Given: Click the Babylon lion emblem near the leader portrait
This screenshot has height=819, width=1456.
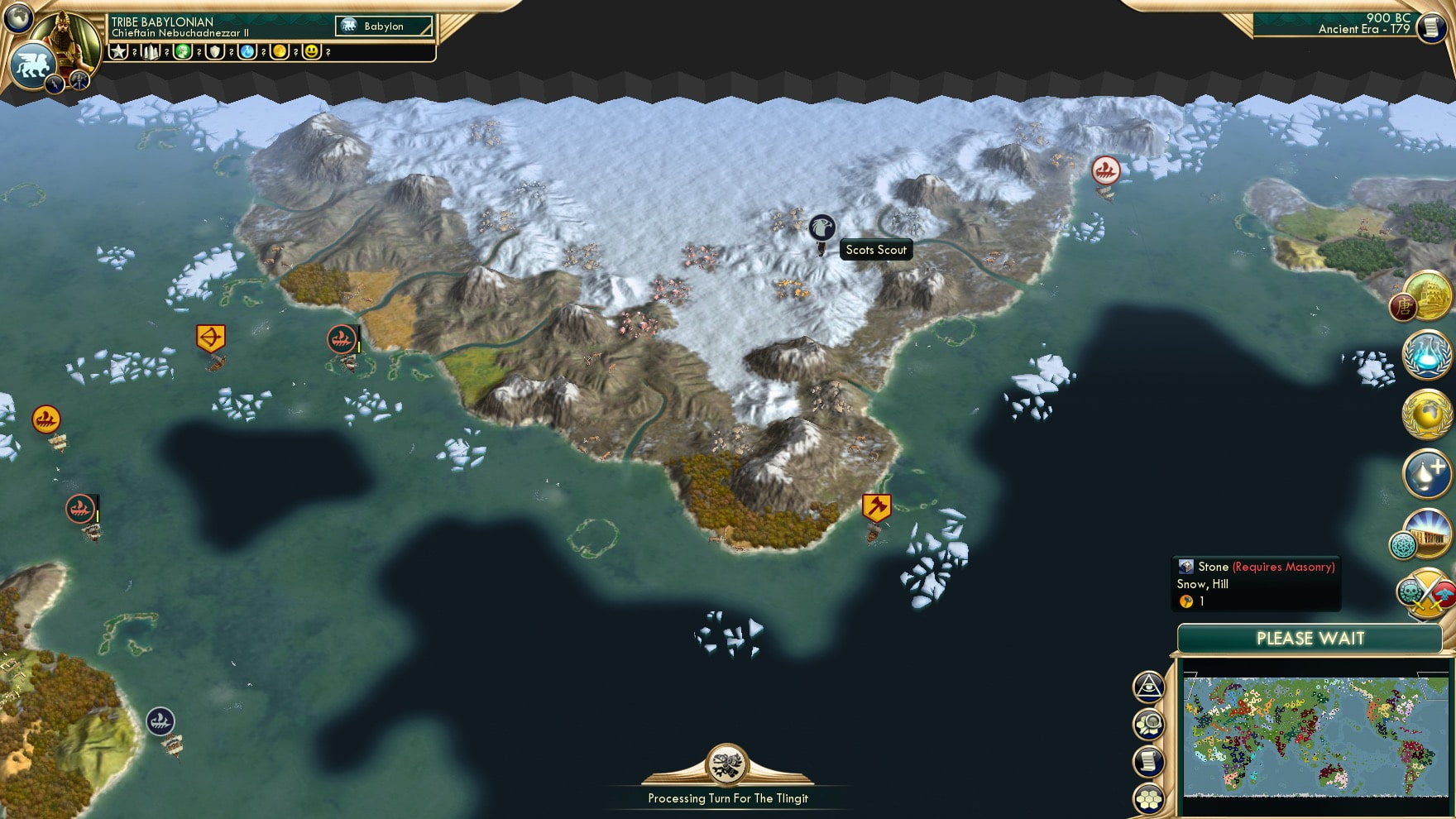Looking at the screenshot, I should (x=33, y=64).
